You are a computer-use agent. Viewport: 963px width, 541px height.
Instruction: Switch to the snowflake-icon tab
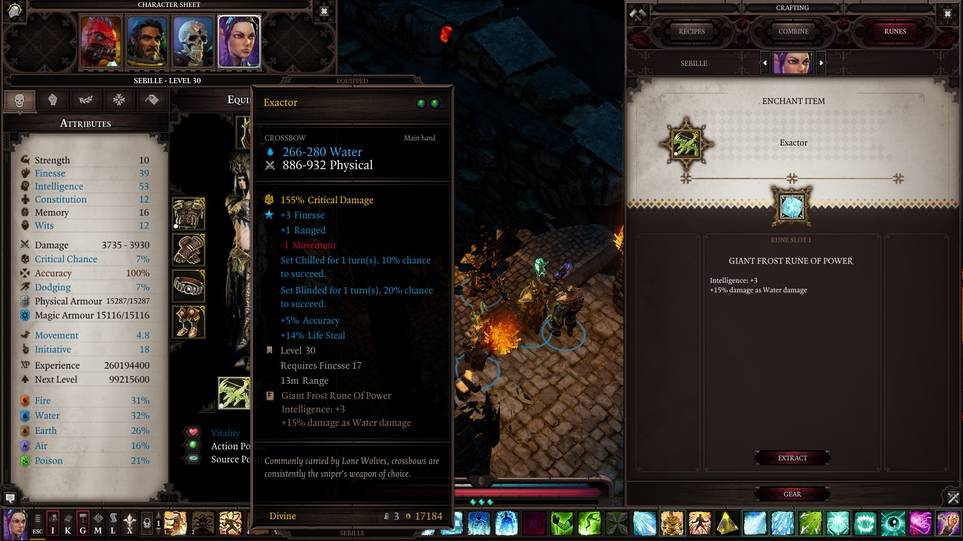(119, 99)
